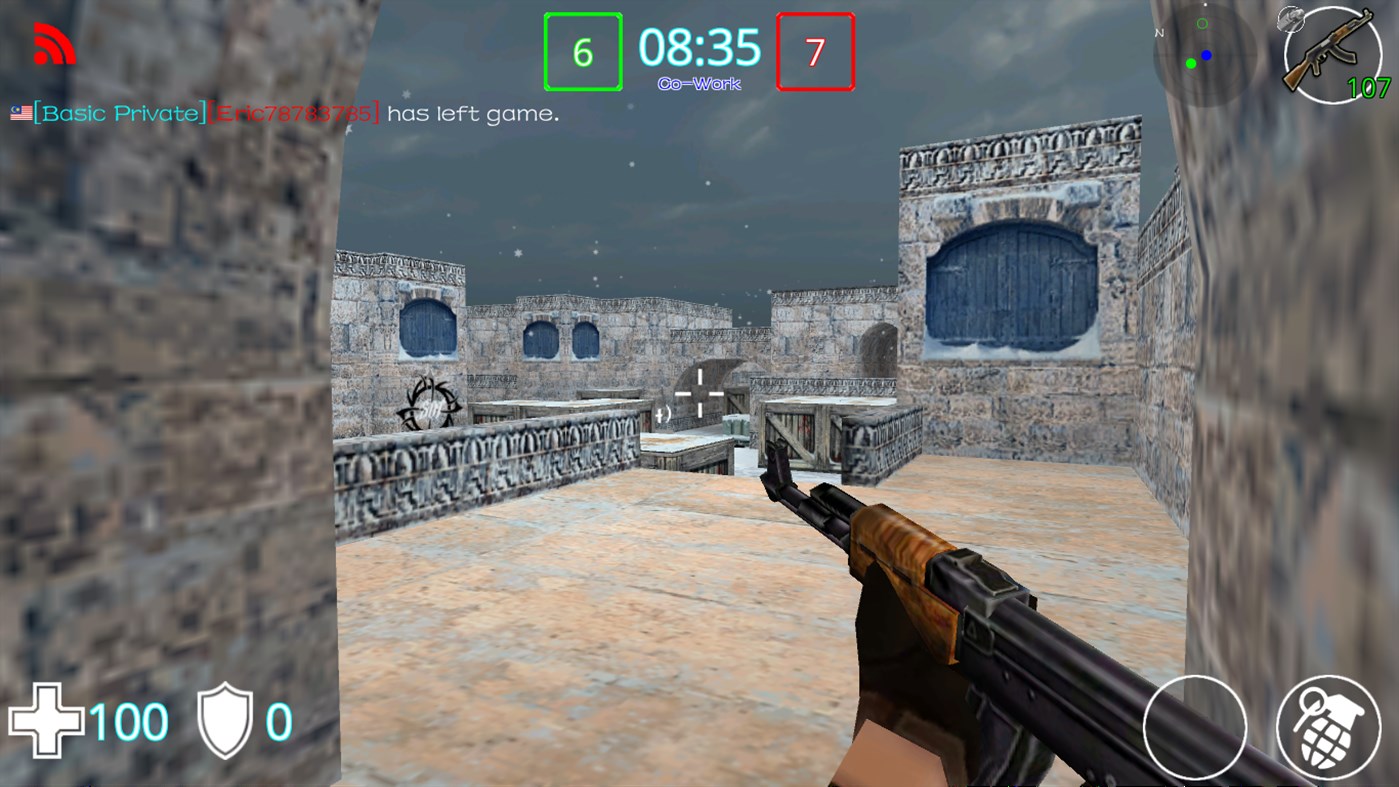Tap the green dot on the radar
The width and height of the screenshot is (1399, 787).
[1190, 63]
